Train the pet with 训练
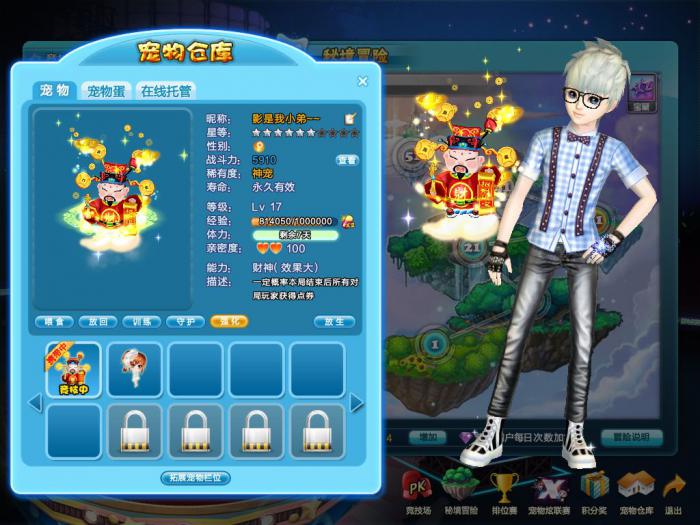This screenshot has height=525, width=700. (141, 322)
